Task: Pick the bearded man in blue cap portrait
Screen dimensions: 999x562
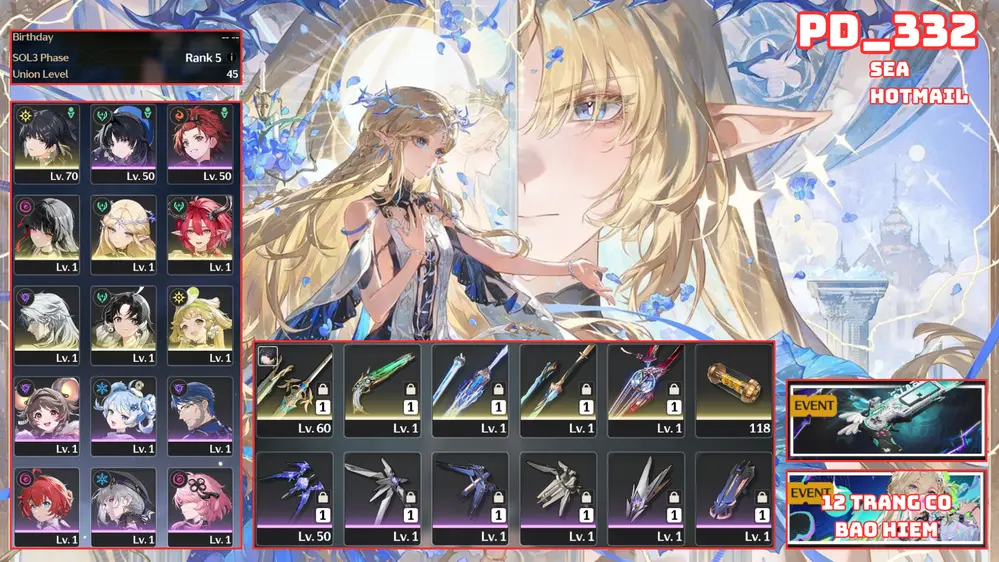Action: click(200, 416)
